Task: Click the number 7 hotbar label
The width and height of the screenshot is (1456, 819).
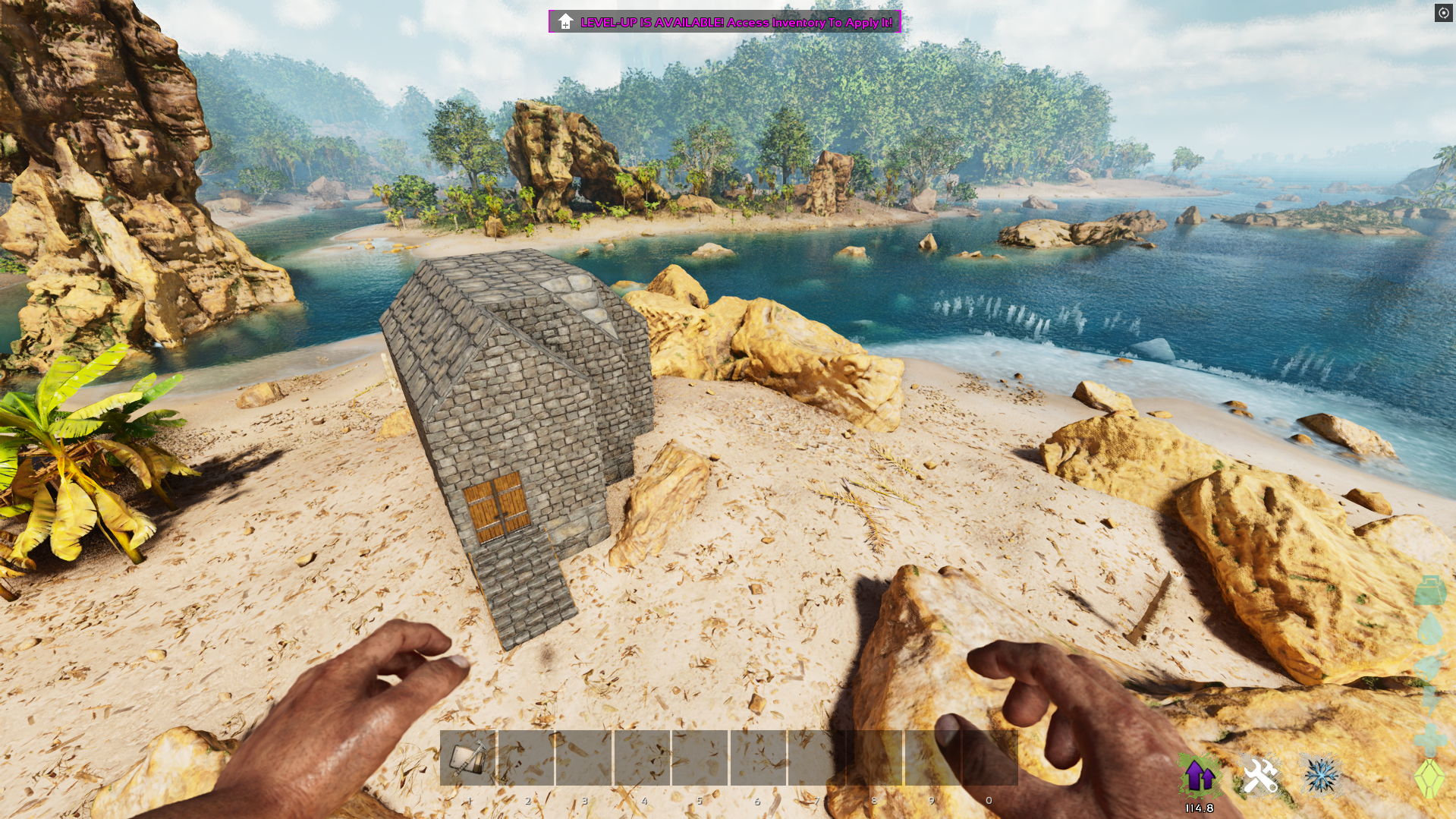Action: (x=816, y=800)
